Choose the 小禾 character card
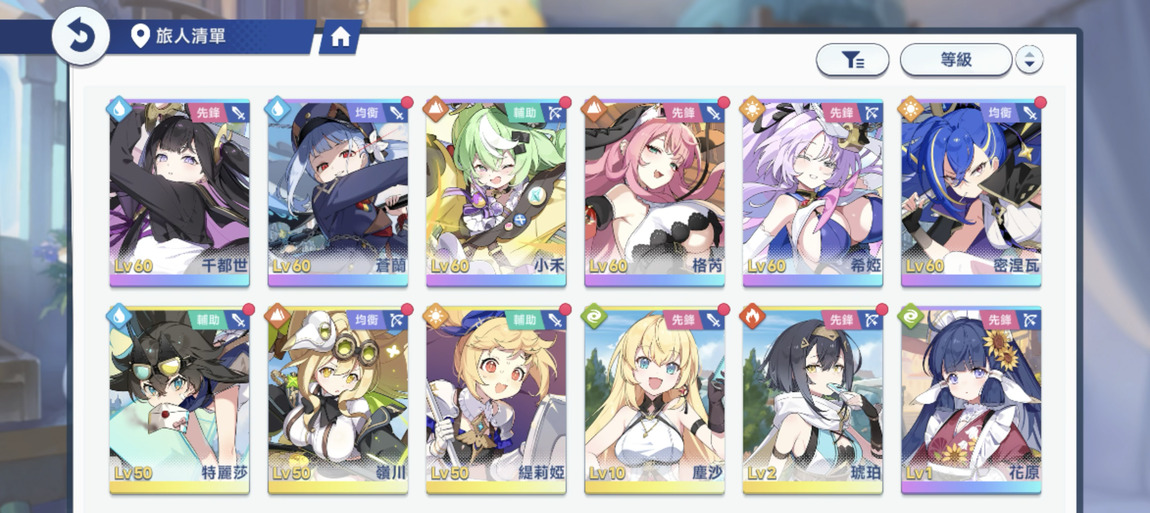 496,192
